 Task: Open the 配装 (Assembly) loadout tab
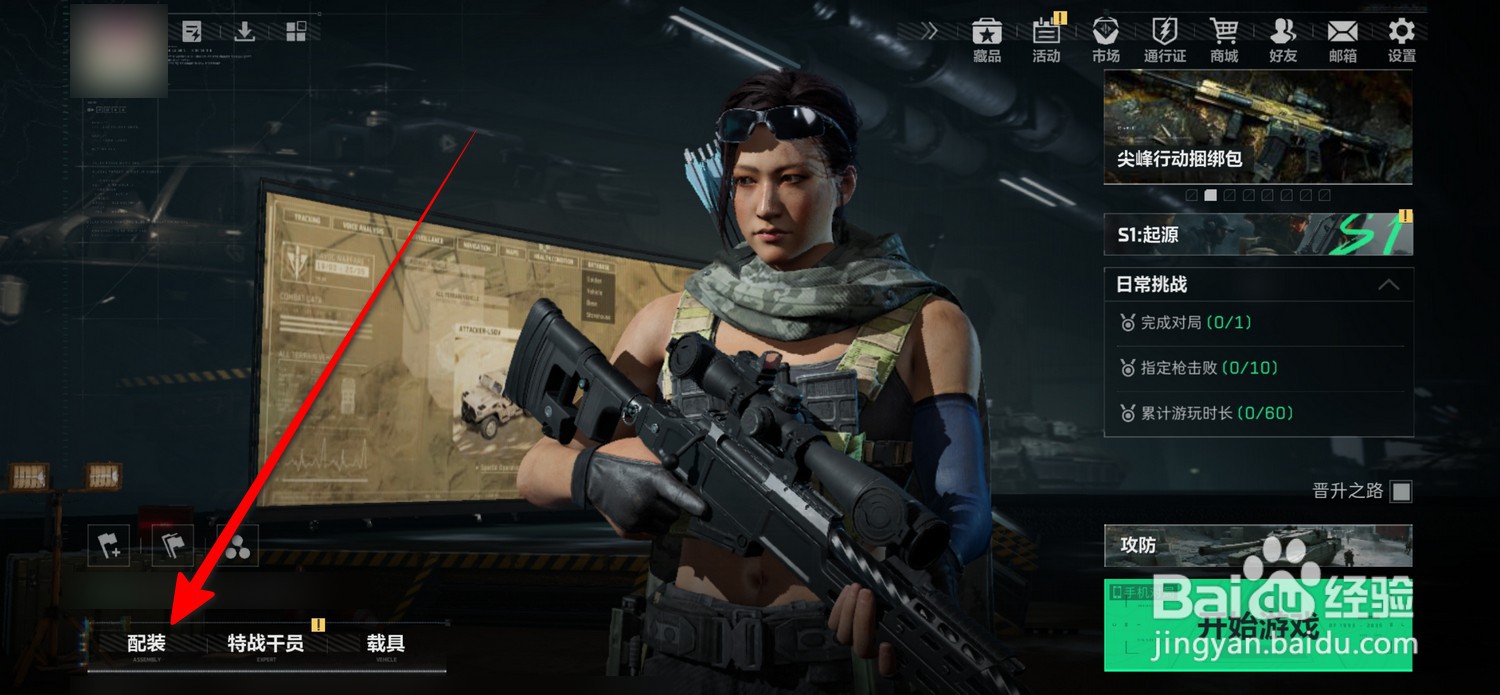[x=146, y=645]
